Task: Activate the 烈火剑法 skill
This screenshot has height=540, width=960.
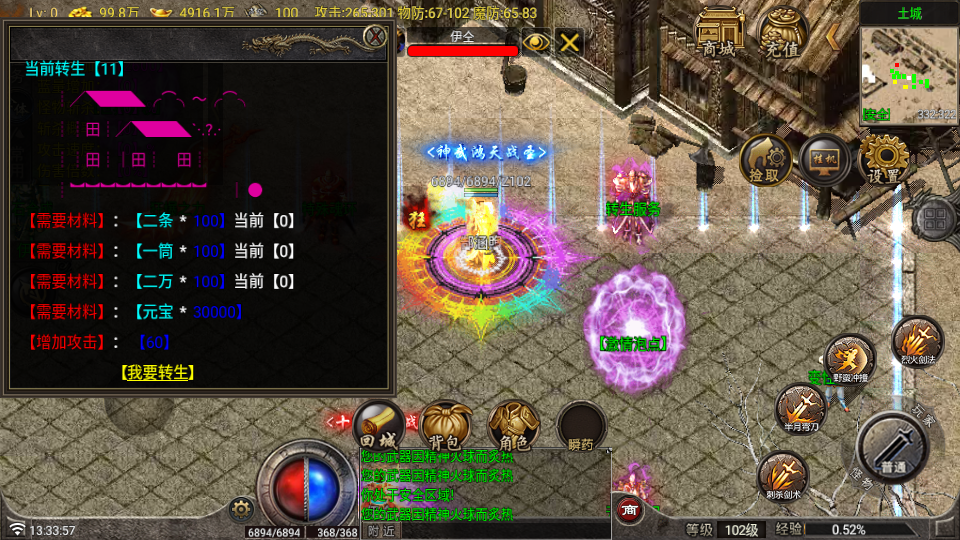Action: [x=916, y=342]
